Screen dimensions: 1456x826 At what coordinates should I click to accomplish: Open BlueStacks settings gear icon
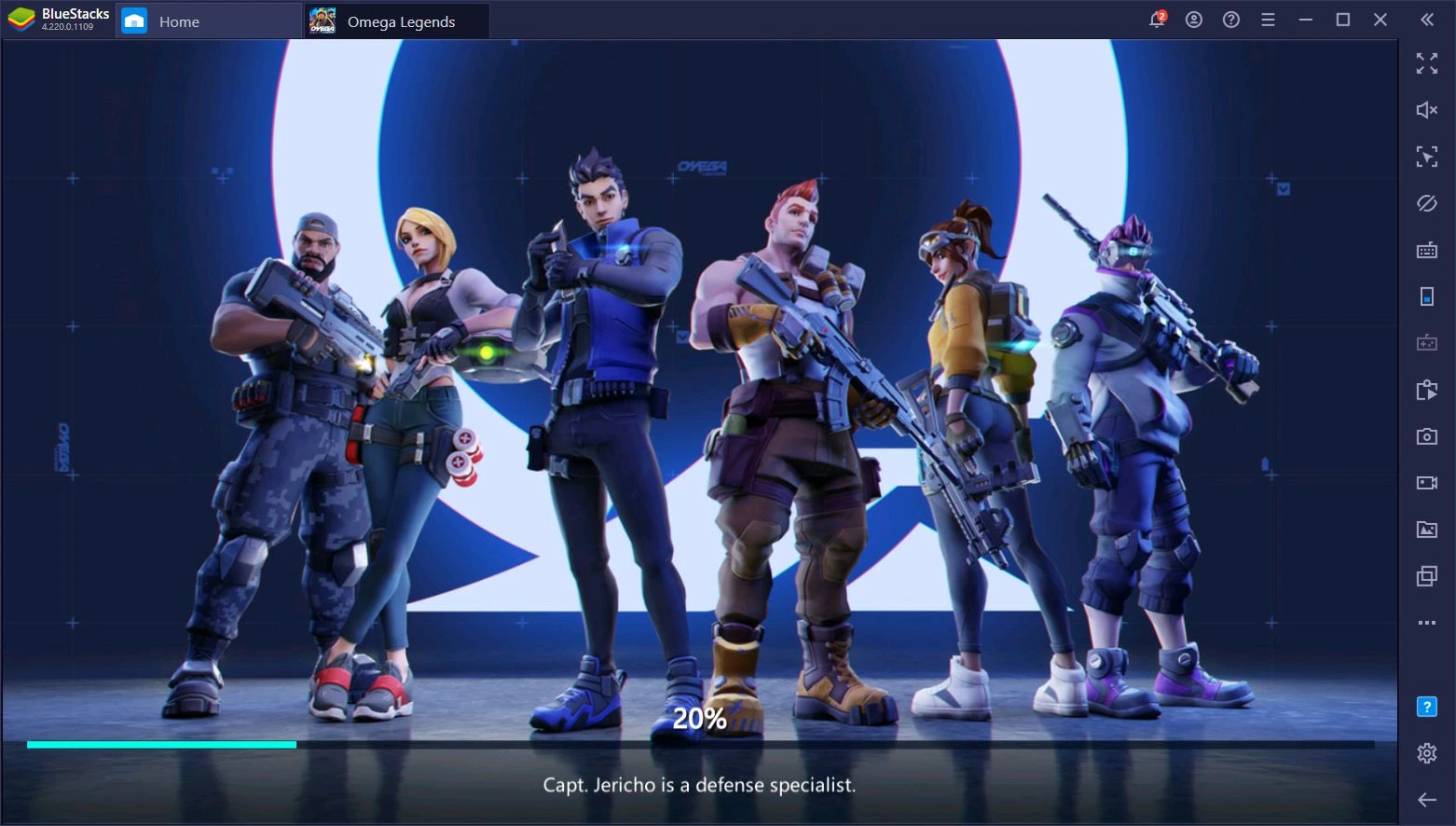pyautogui.click(x=1426, y=753)
